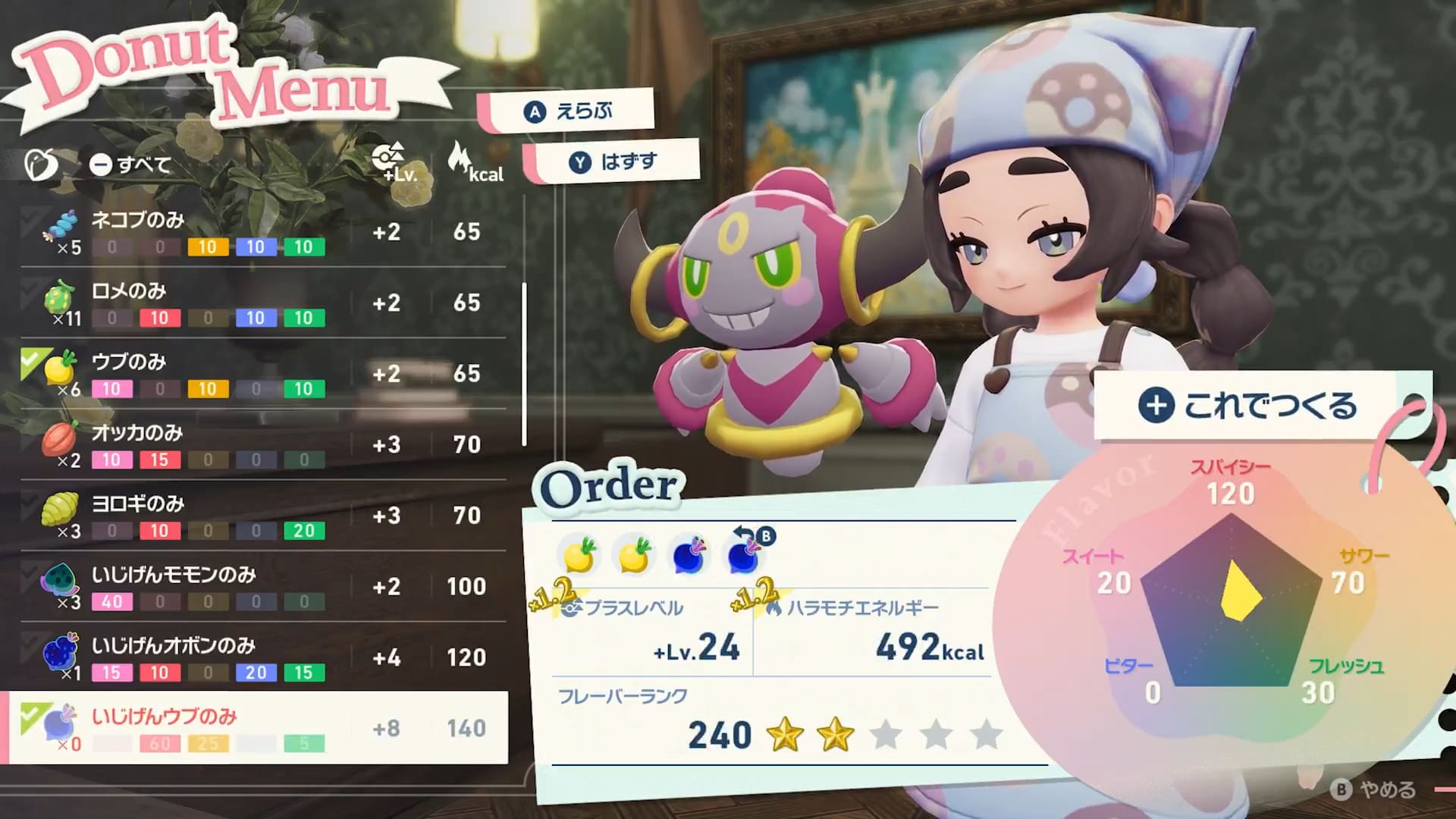Sort by the kcal column header
The image size is (1456, 819).
[x=475, y=163]
